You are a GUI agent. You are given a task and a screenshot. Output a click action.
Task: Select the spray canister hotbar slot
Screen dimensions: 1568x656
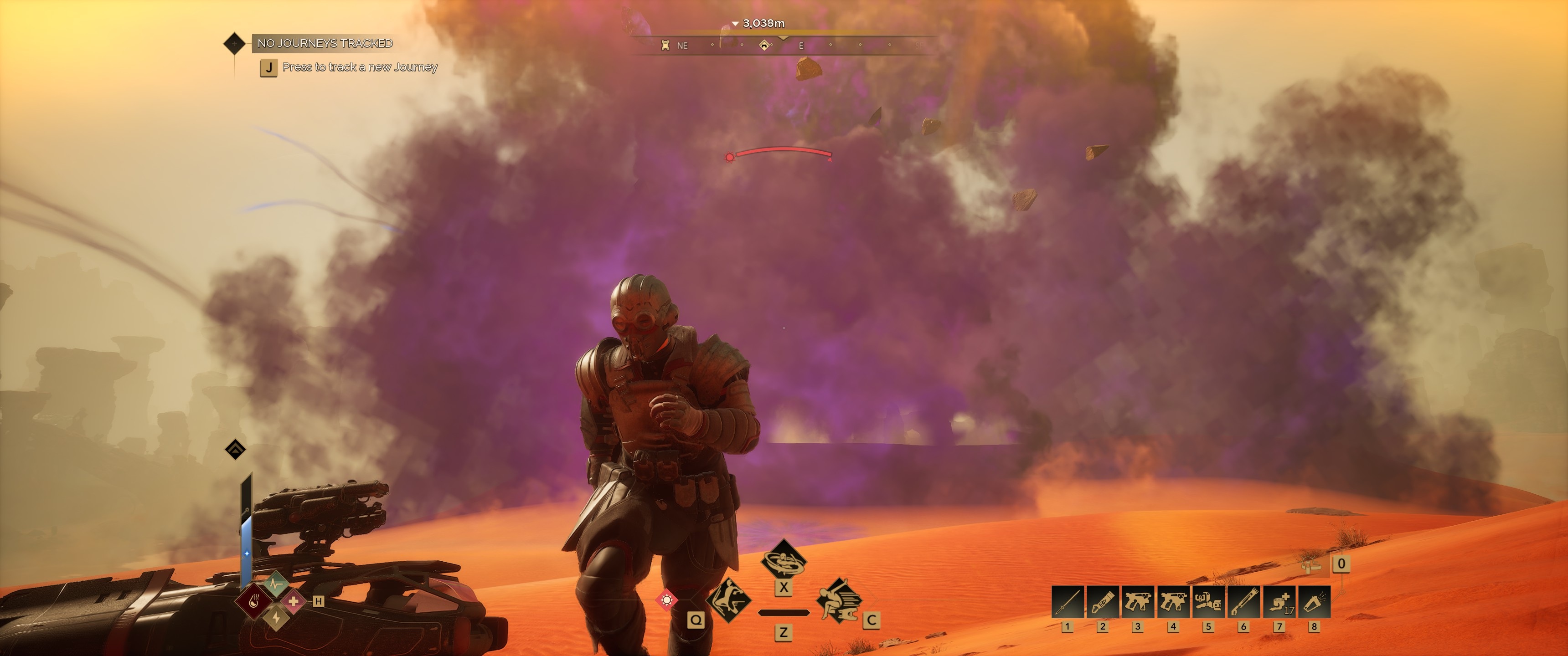(1314, 602)
